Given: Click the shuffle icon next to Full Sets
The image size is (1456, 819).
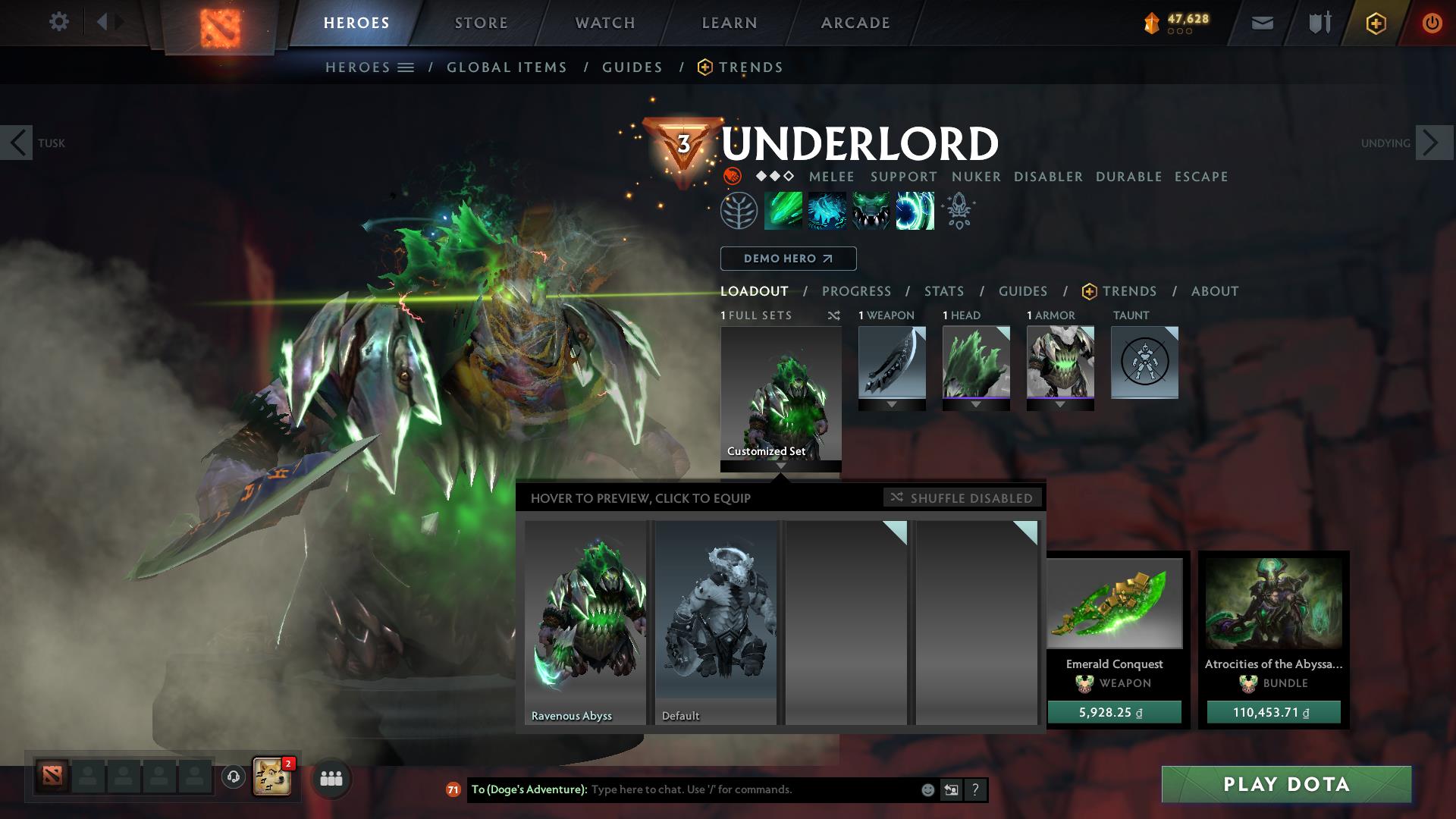Looking at the screenshot, I should click(x=834, y=315).
